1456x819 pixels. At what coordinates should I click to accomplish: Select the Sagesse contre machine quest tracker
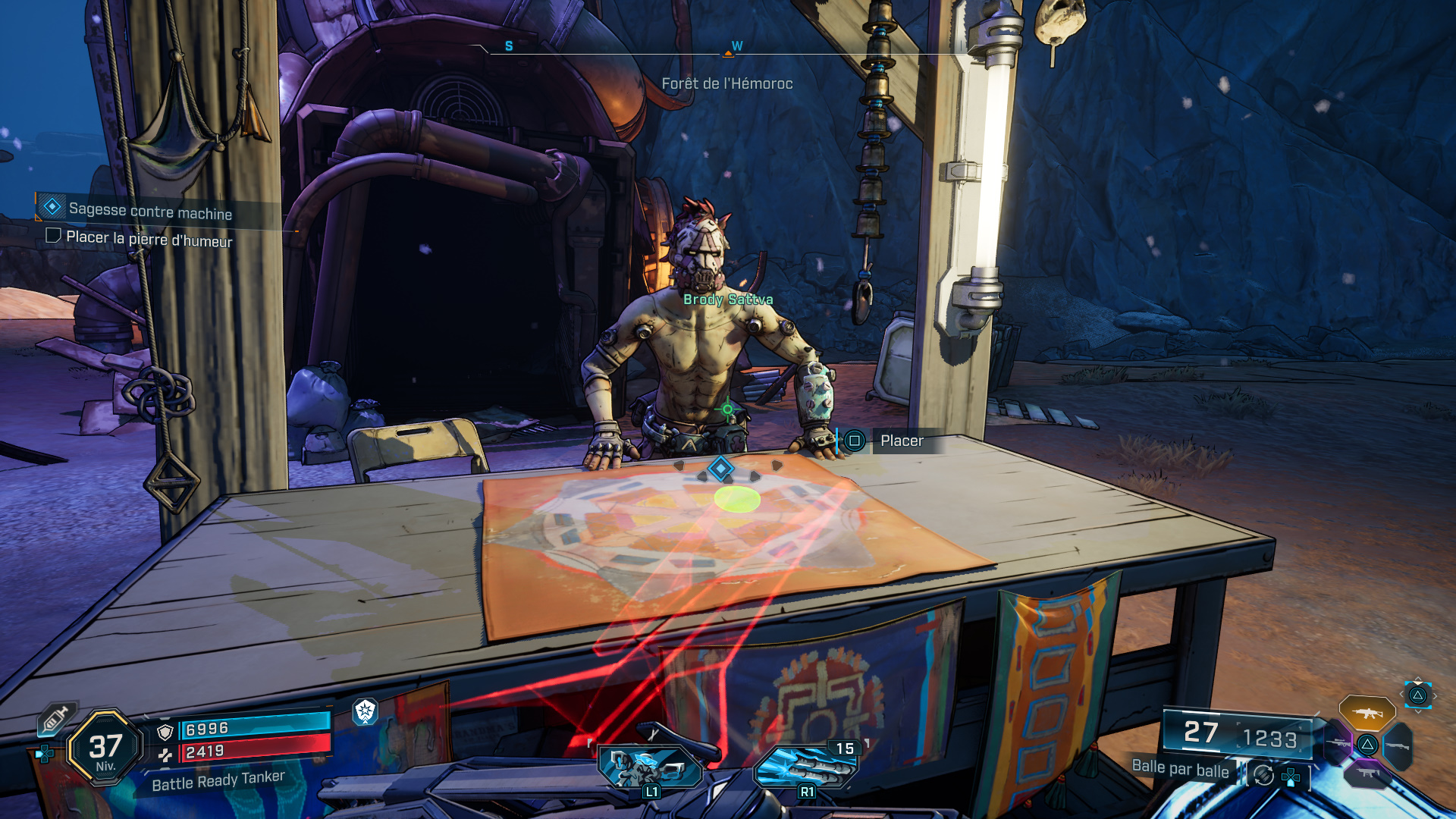pyautogui.click(x=149, y=210)
